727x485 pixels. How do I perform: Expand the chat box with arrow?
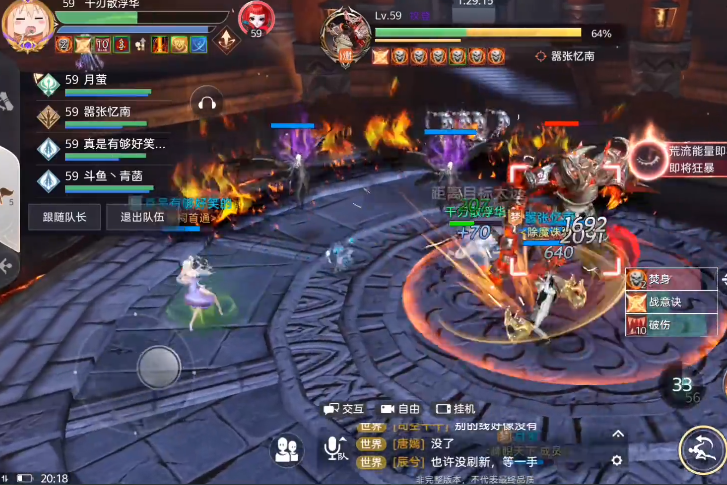[617, 434]
